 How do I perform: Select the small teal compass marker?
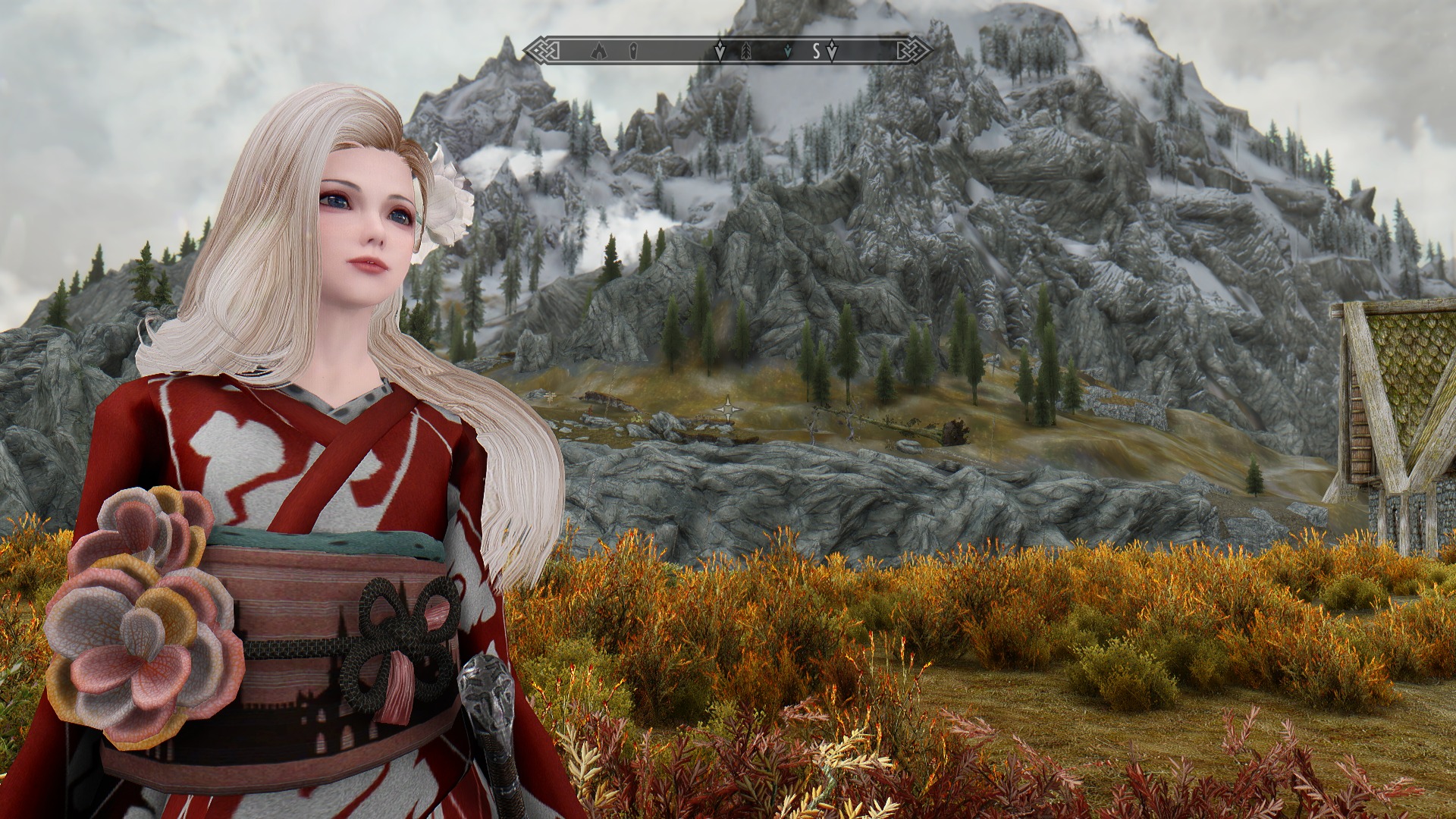pos(789,51)
